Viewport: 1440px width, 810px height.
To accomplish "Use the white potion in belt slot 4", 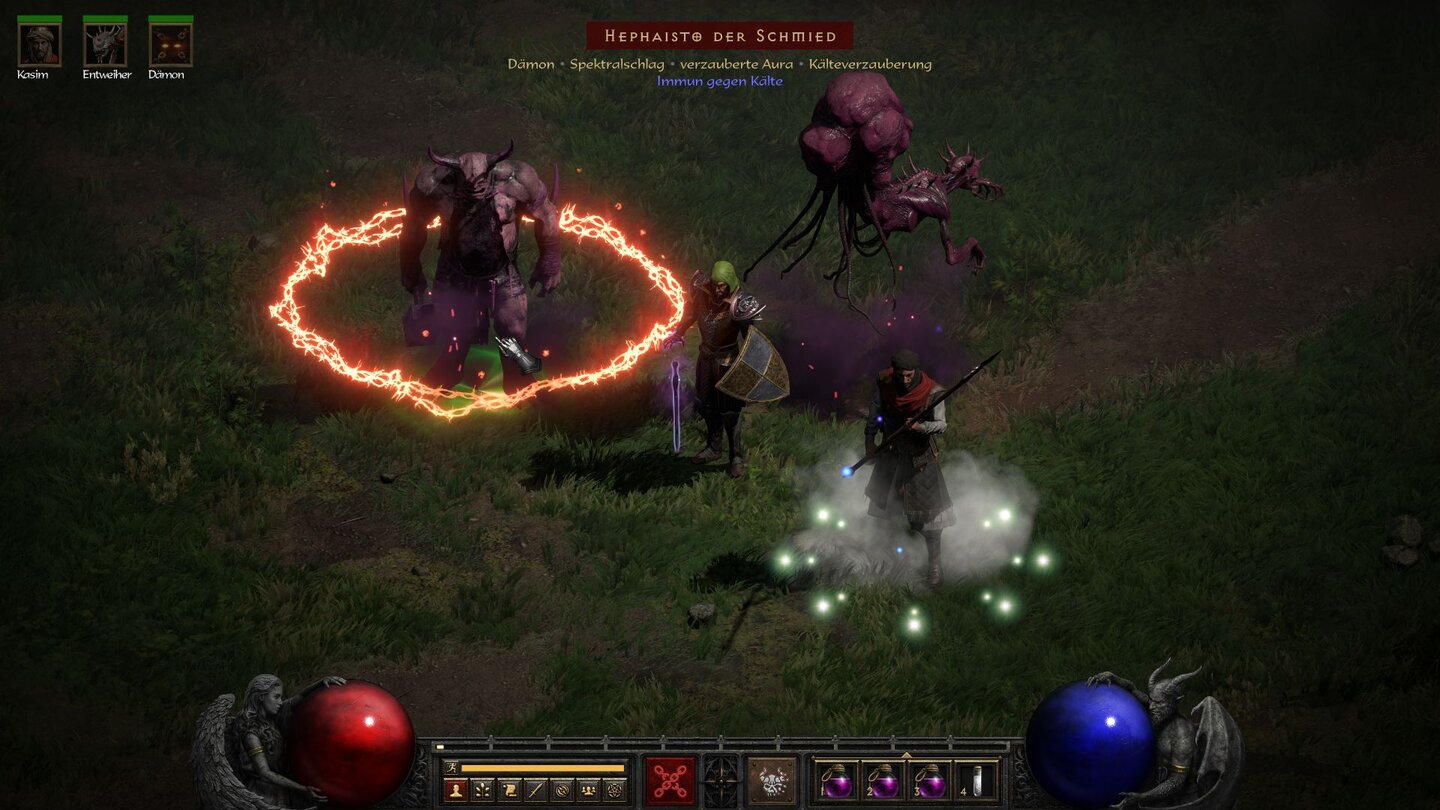I will point(978,780).
